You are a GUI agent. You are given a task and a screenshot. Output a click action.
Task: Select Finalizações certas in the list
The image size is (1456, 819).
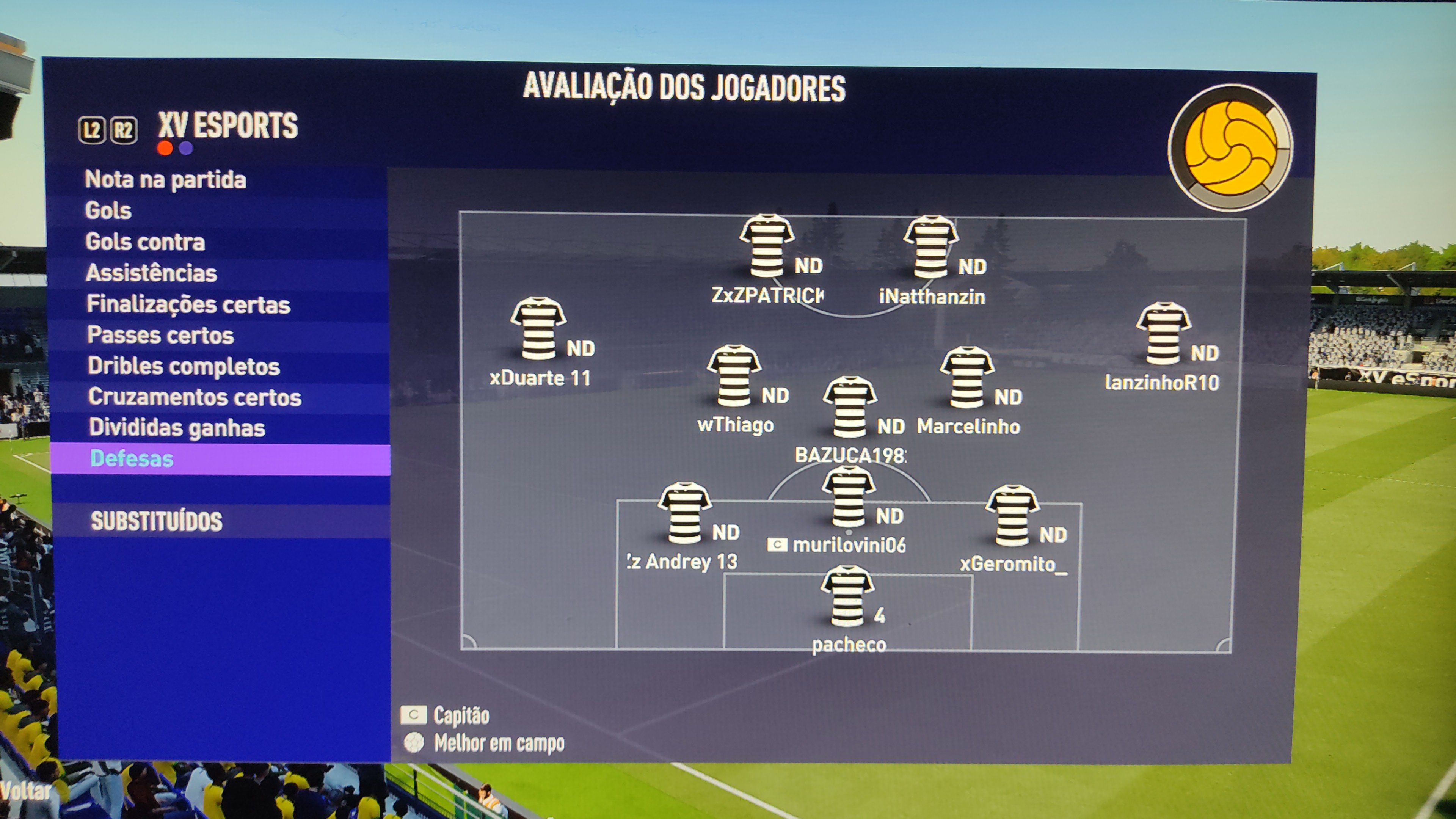coord(188,304)
